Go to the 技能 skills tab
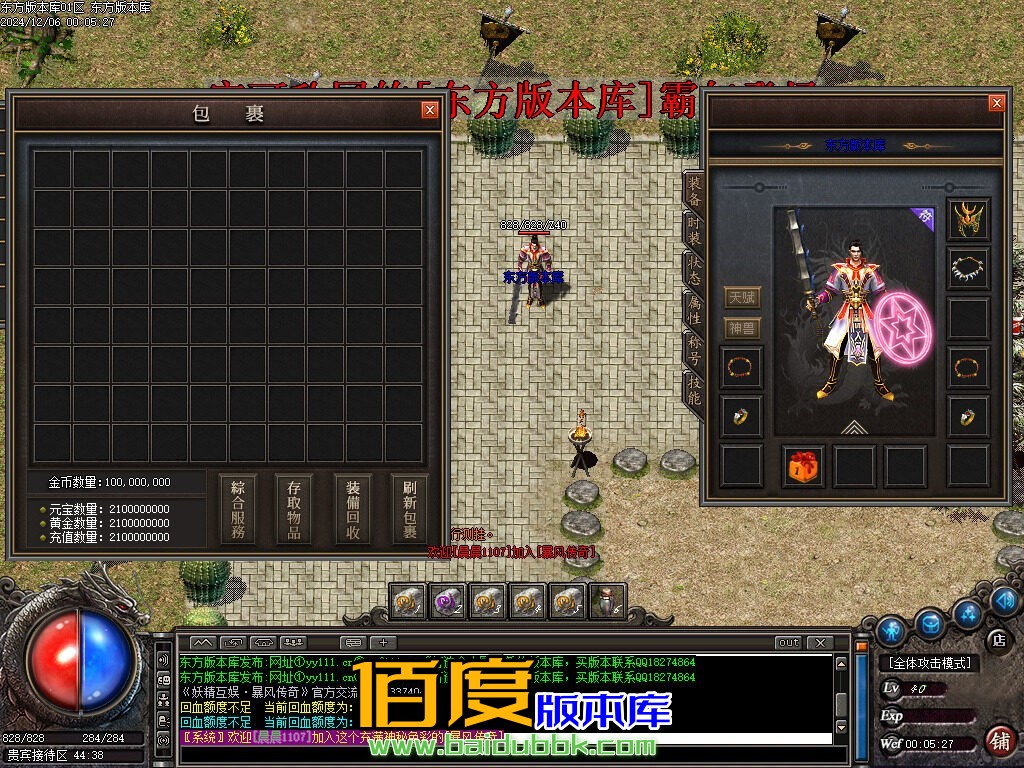This screenshot has width=1024, height=768. pos(693,388)
